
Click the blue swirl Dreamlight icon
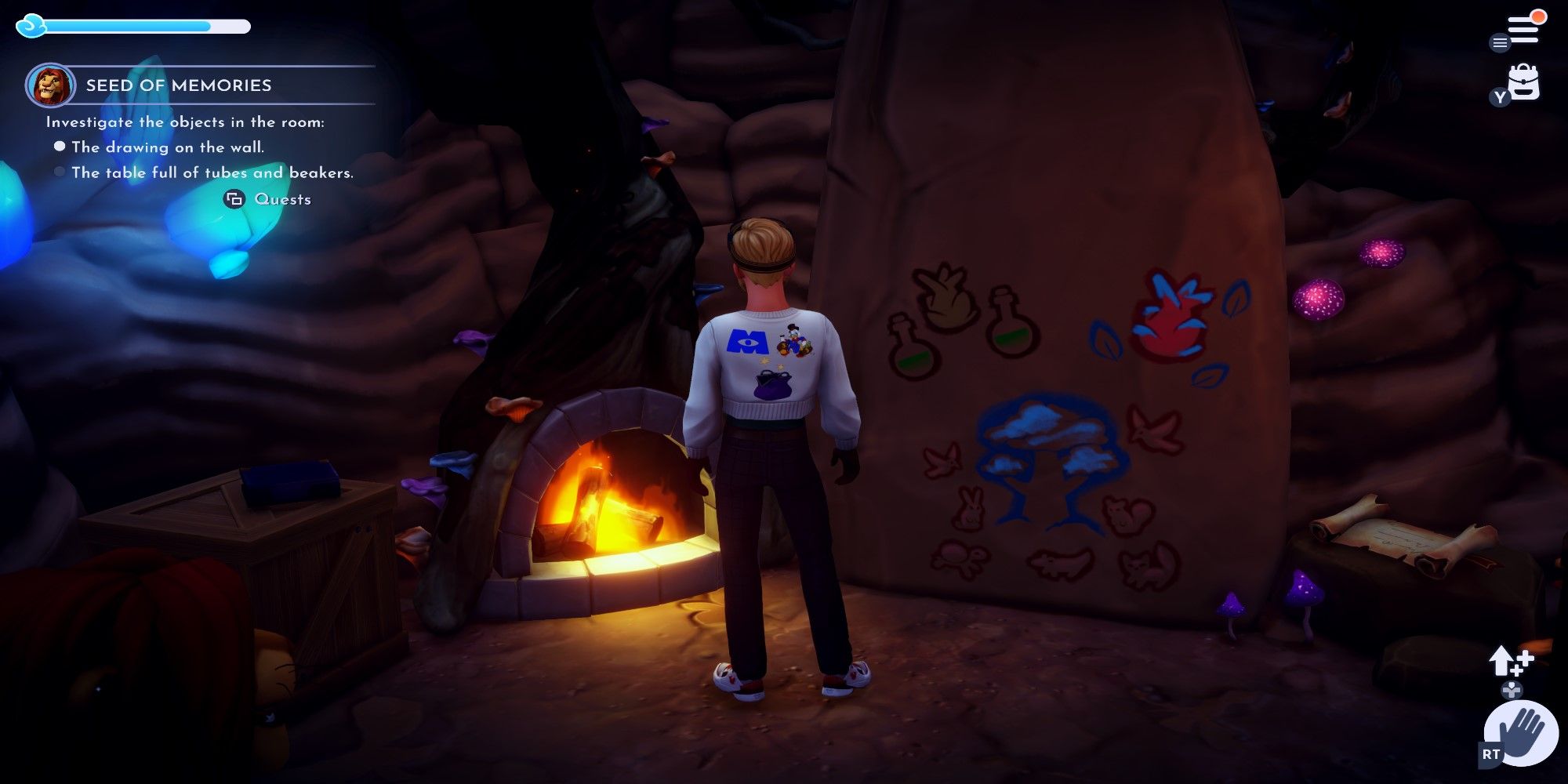(31, 26)
